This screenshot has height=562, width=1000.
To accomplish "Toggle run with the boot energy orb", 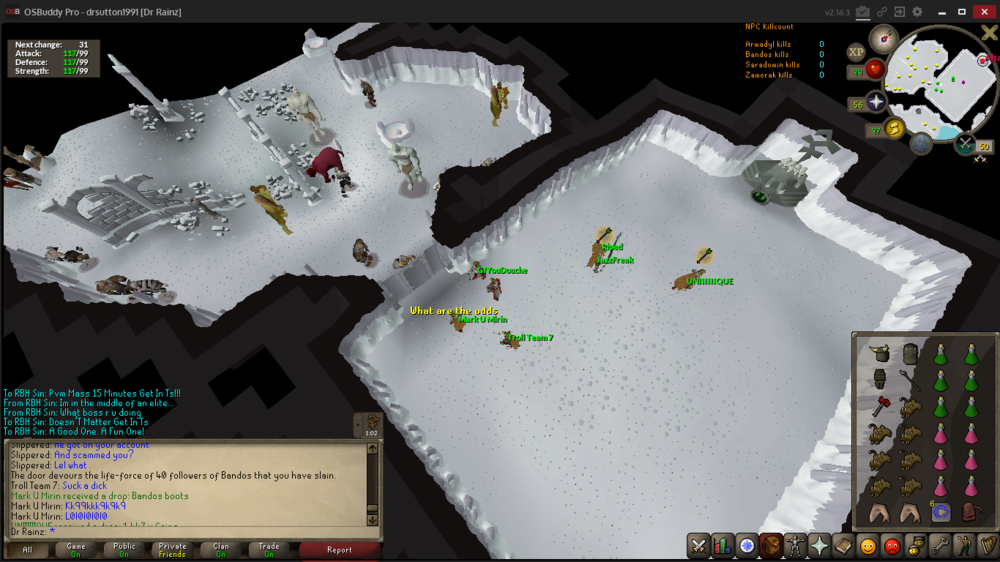I will 895,127.
